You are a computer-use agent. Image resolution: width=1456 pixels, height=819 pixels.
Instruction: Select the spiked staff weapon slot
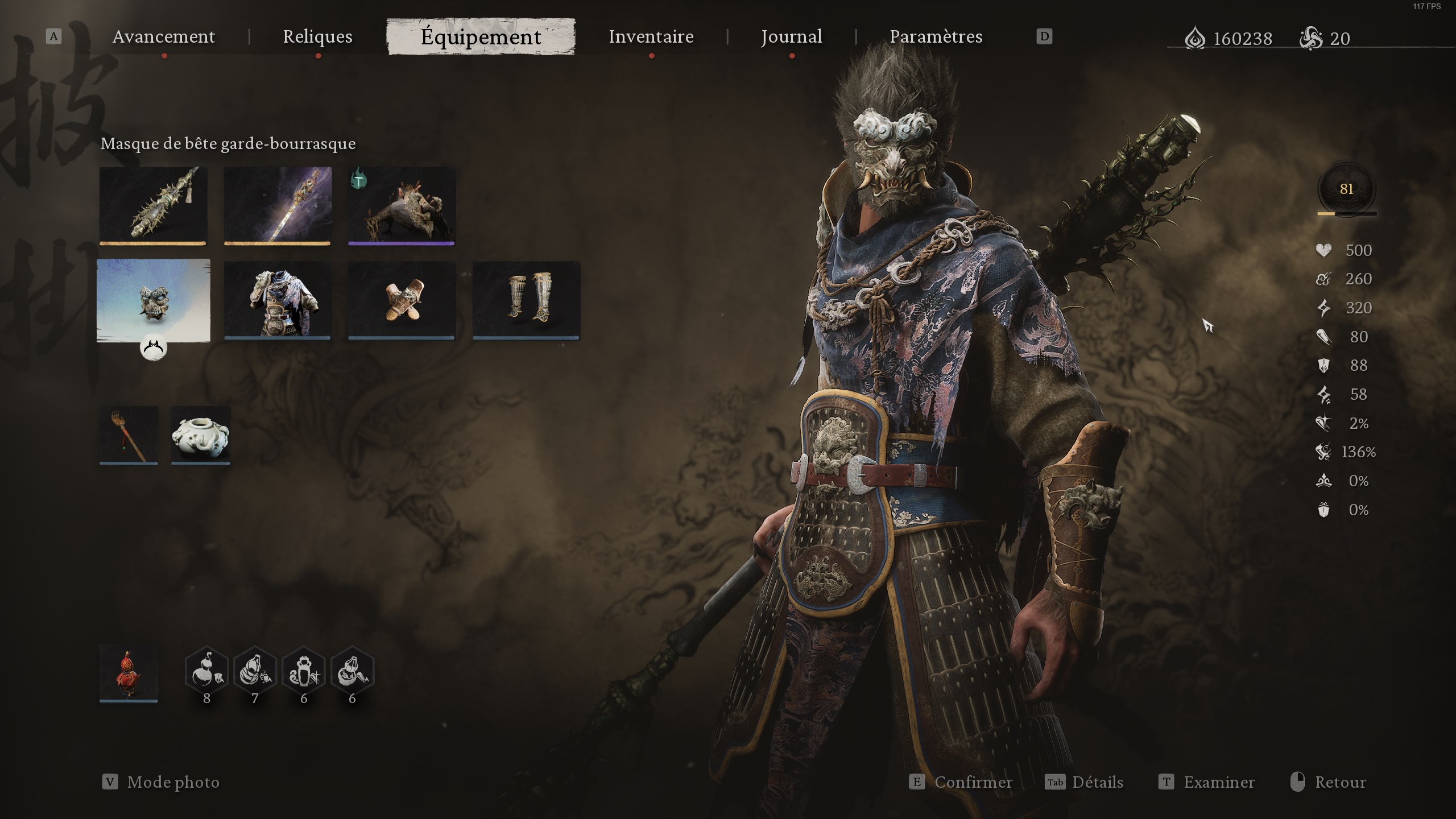154,205
